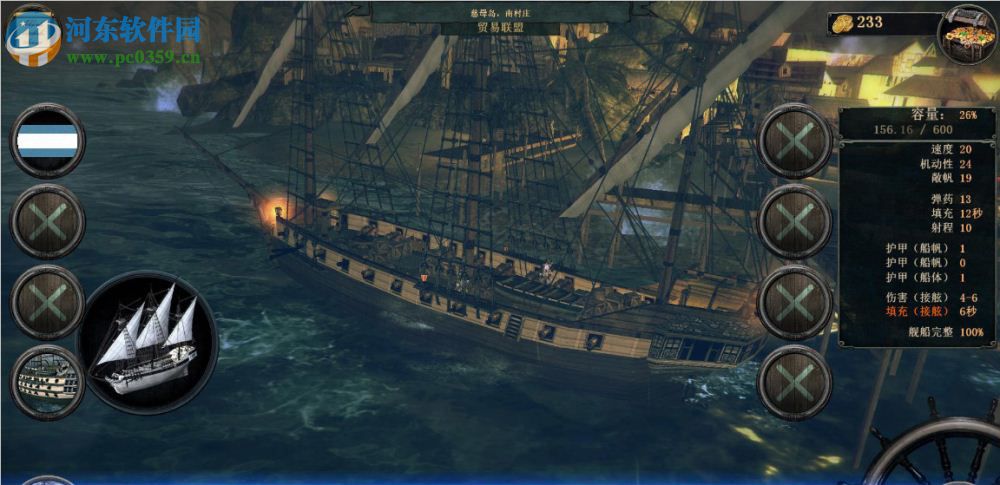Open the ship hull deck view icon

pos(46,382)
